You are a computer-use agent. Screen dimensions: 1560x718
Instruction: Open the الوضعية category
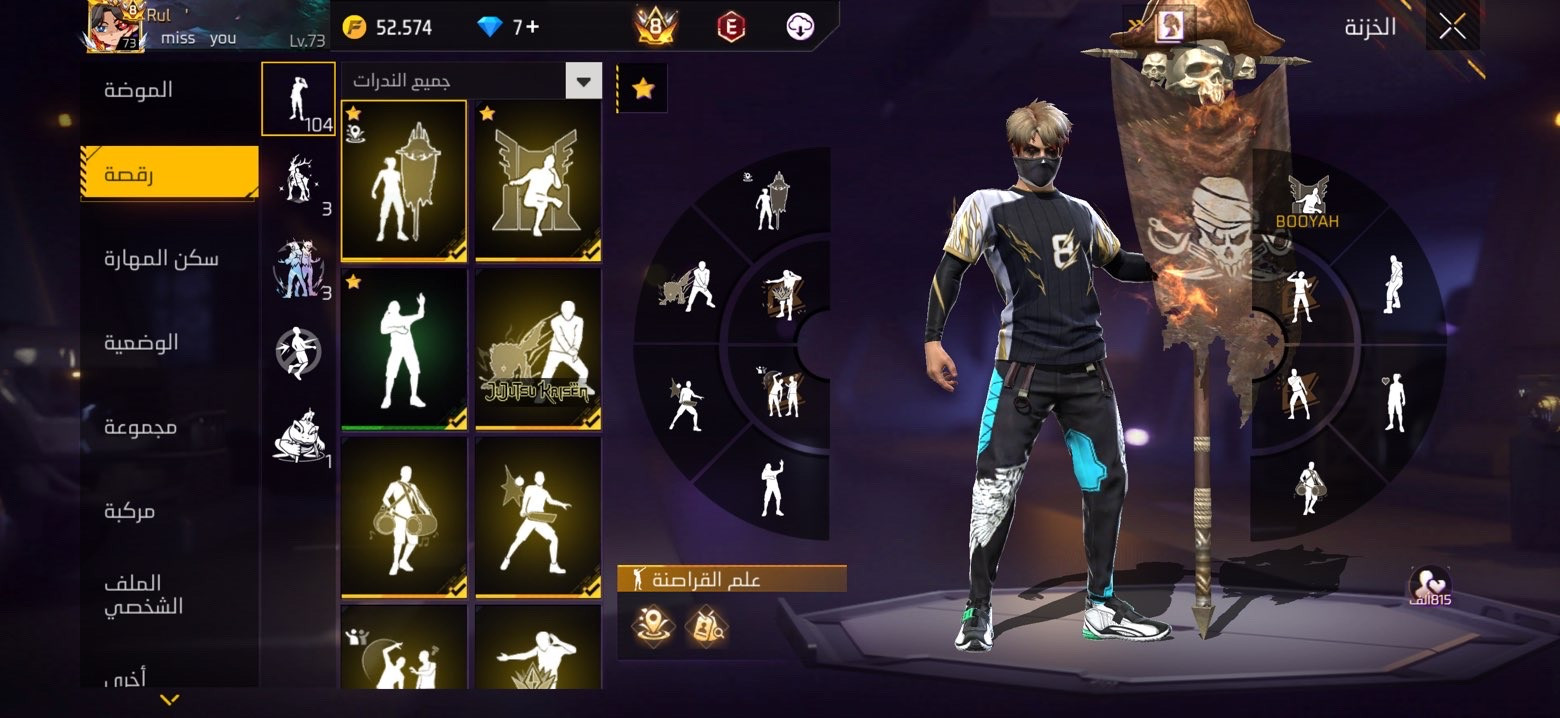point(141,343)
